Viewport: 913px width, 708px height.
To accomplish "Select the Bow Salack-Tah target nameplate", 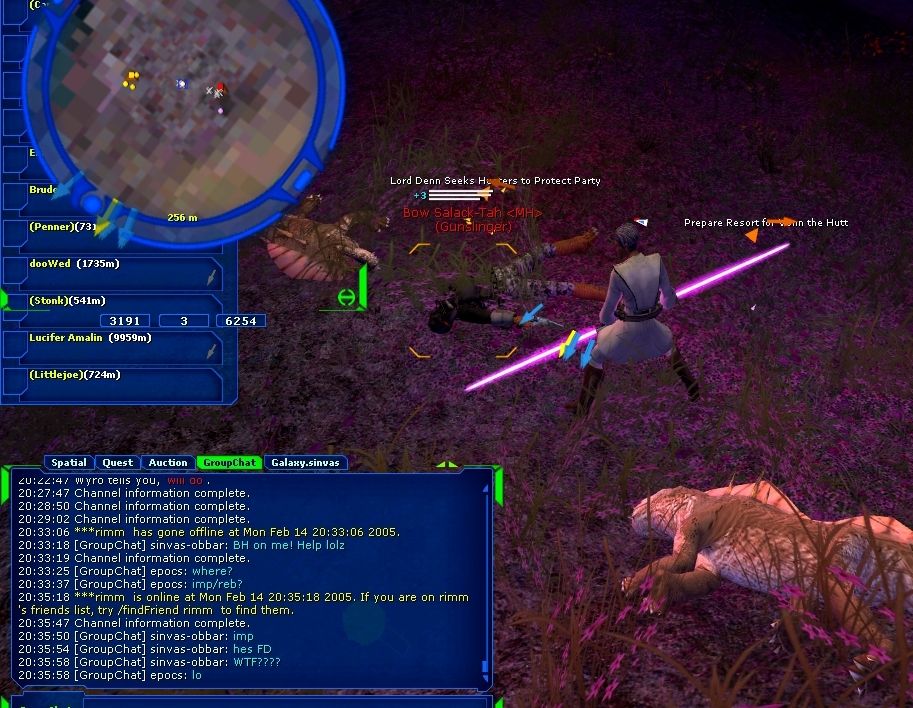I will coord(472,213).
